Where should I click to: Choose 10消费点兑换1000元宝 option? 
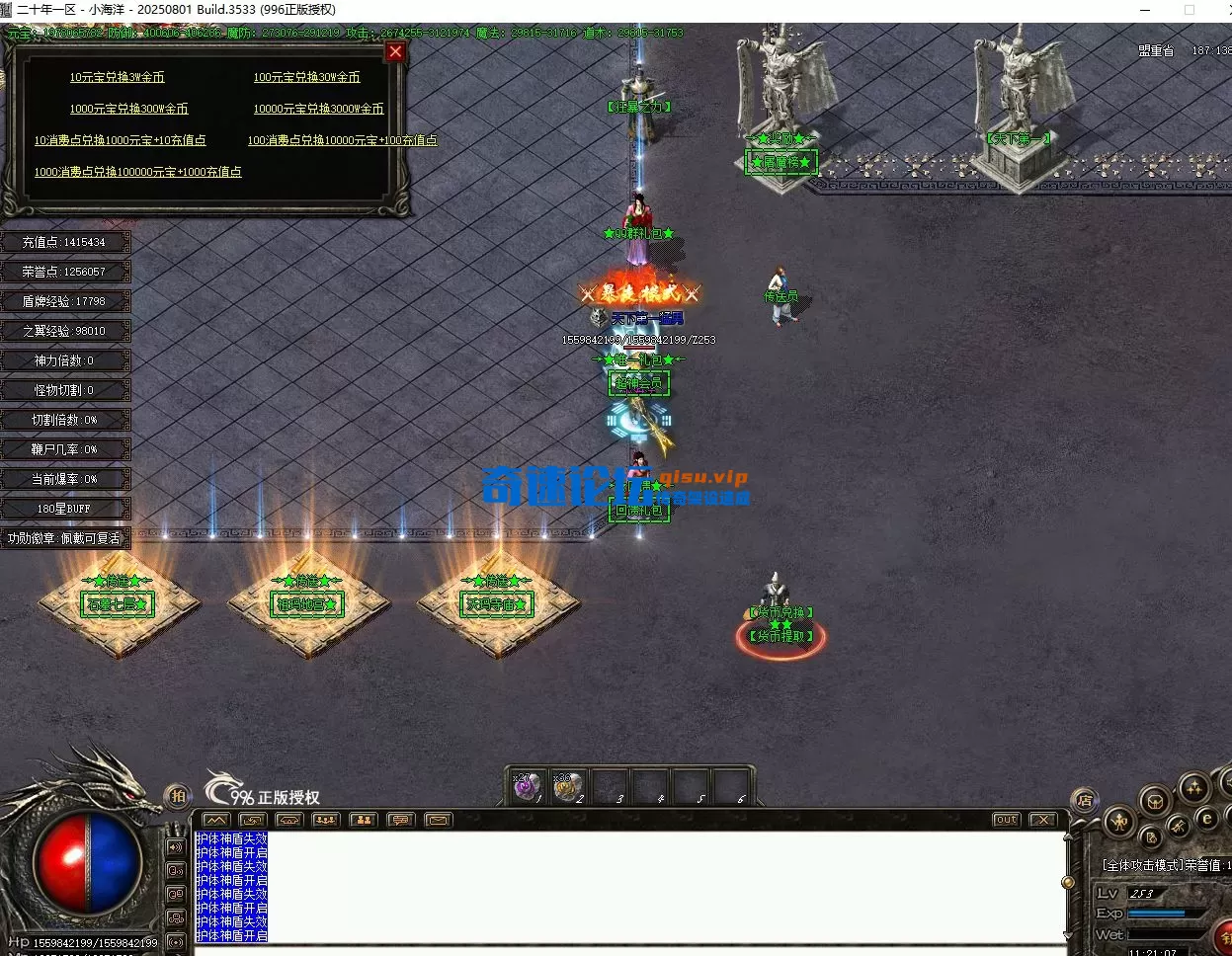point(120,140)
